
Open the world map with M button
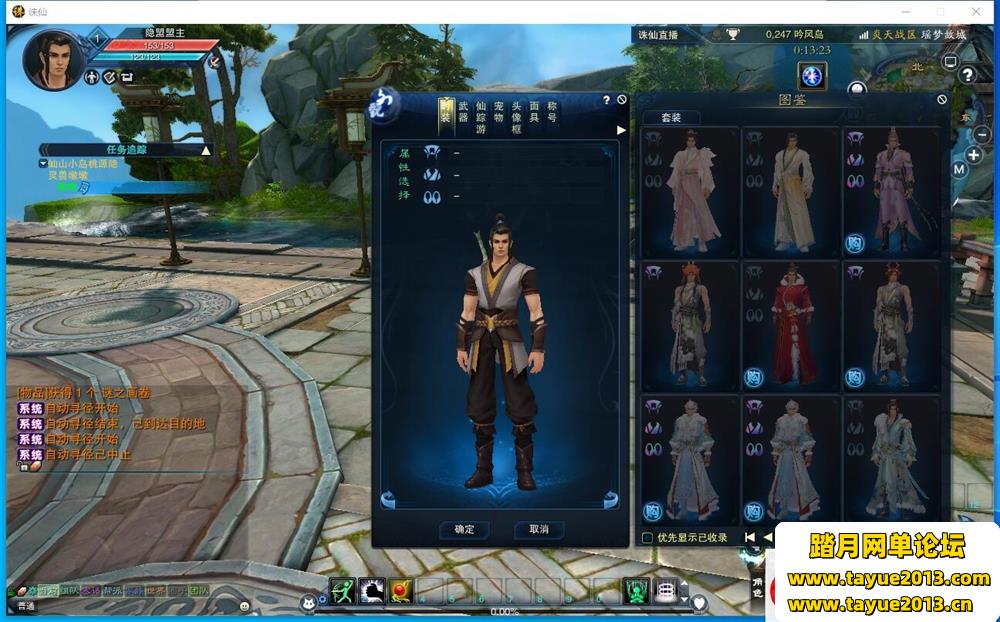click(959, 170)
